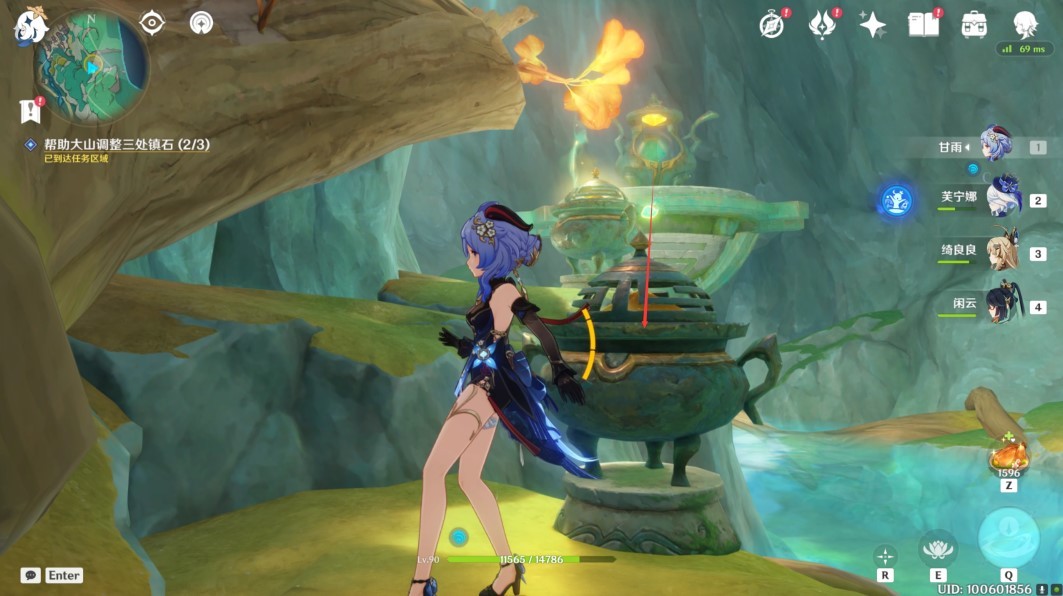Select the tracked quest 帮助大山调整三处镇石
This screenshot has width=1063, height=596.
coord(126,145)
